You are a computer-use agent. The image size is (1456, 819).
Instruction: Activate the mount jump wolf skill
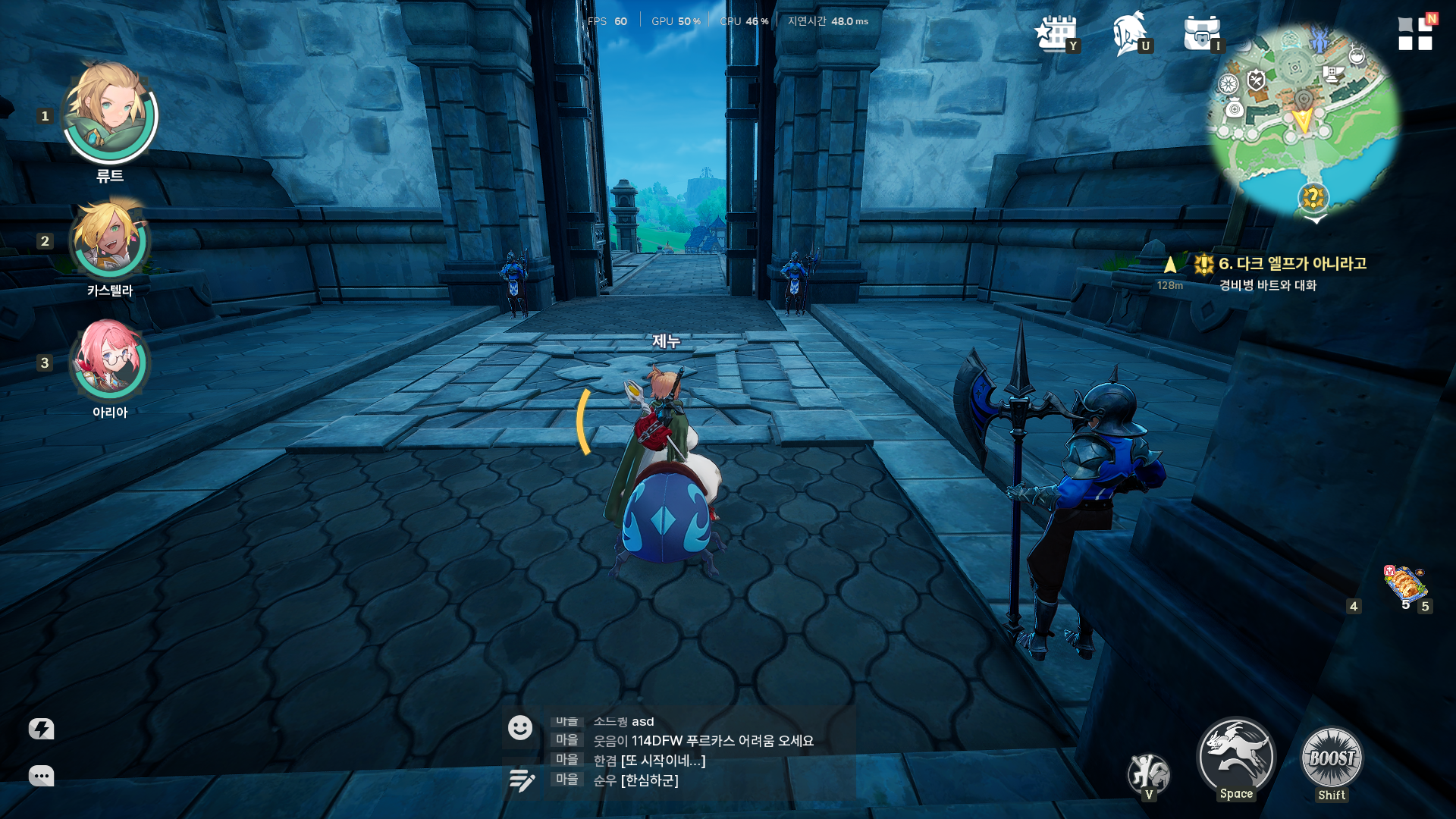click(x=1236, y=756)
